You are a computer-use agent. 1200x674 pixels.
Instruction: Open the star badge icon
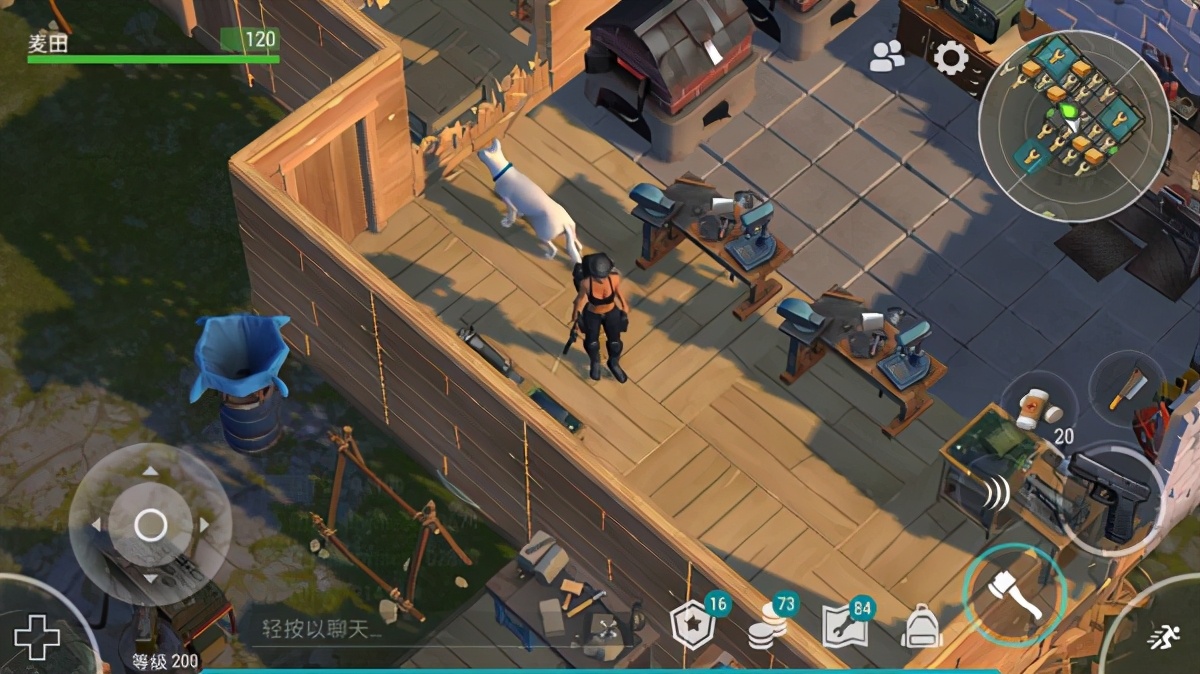[x=691, y=625]
